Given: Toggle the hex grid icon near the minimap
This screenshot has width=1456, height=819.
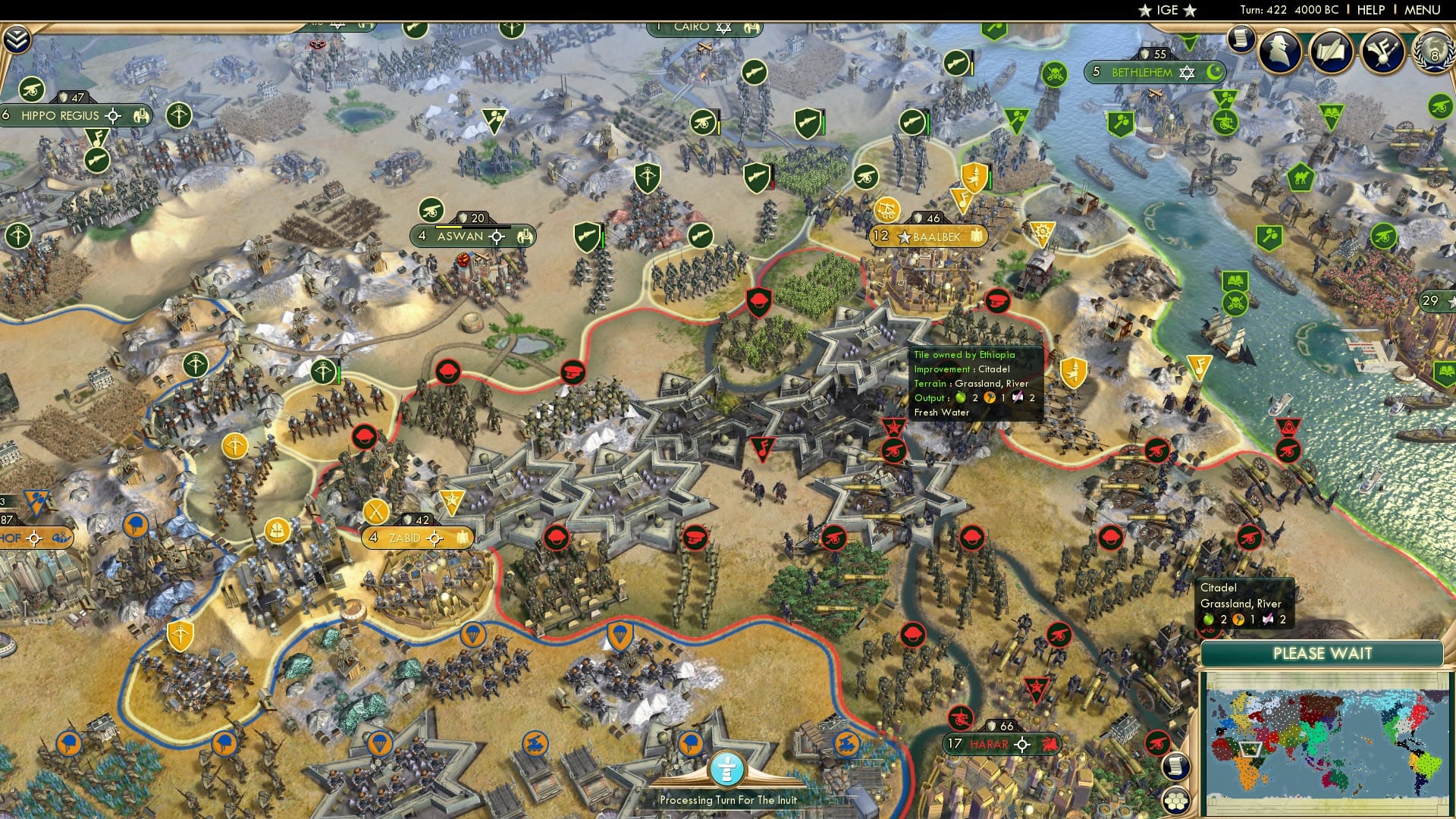Looking at the screenshot, I should coord(1176,801).
